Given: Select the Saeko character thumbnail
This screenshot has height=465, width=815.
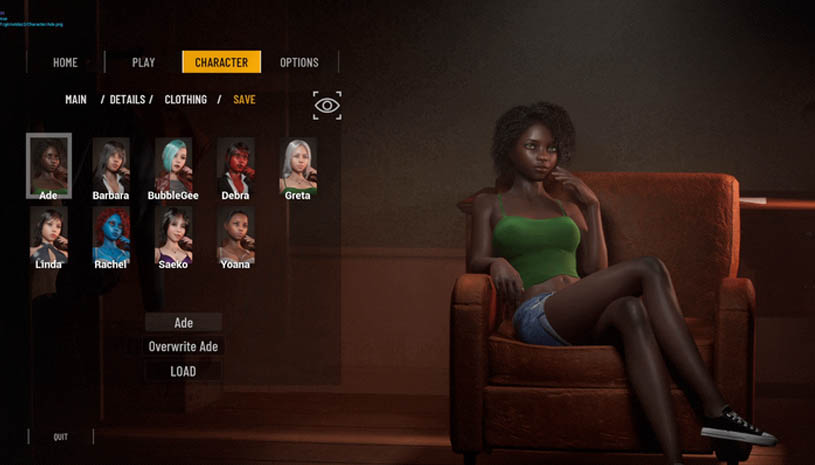Looking at the screenshot, I should pyautogui.click(x=173, y=235).
